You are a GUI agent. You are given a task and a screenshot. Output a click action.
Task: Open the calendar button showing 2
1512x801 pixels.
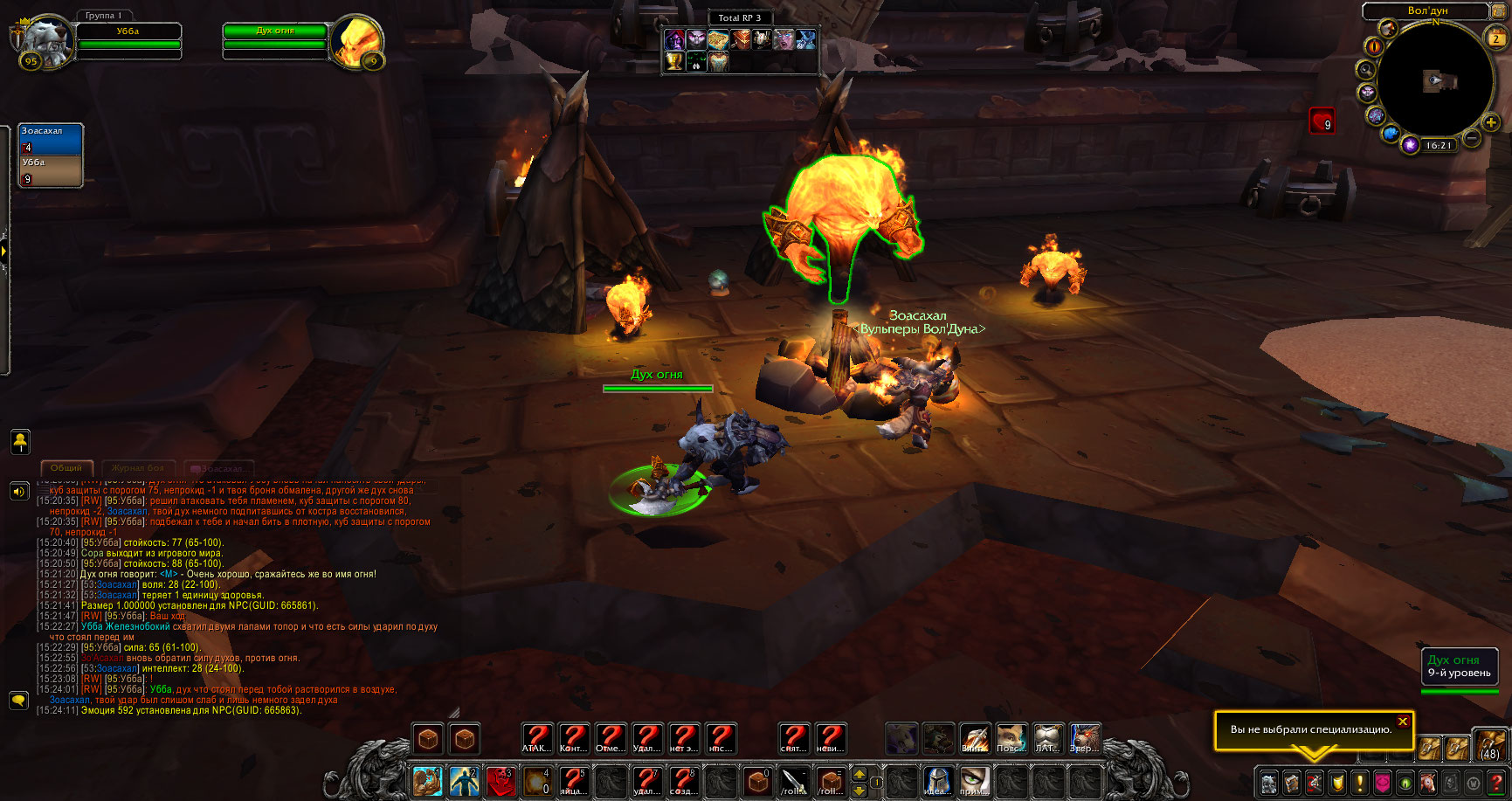[x=1495, y=38]
